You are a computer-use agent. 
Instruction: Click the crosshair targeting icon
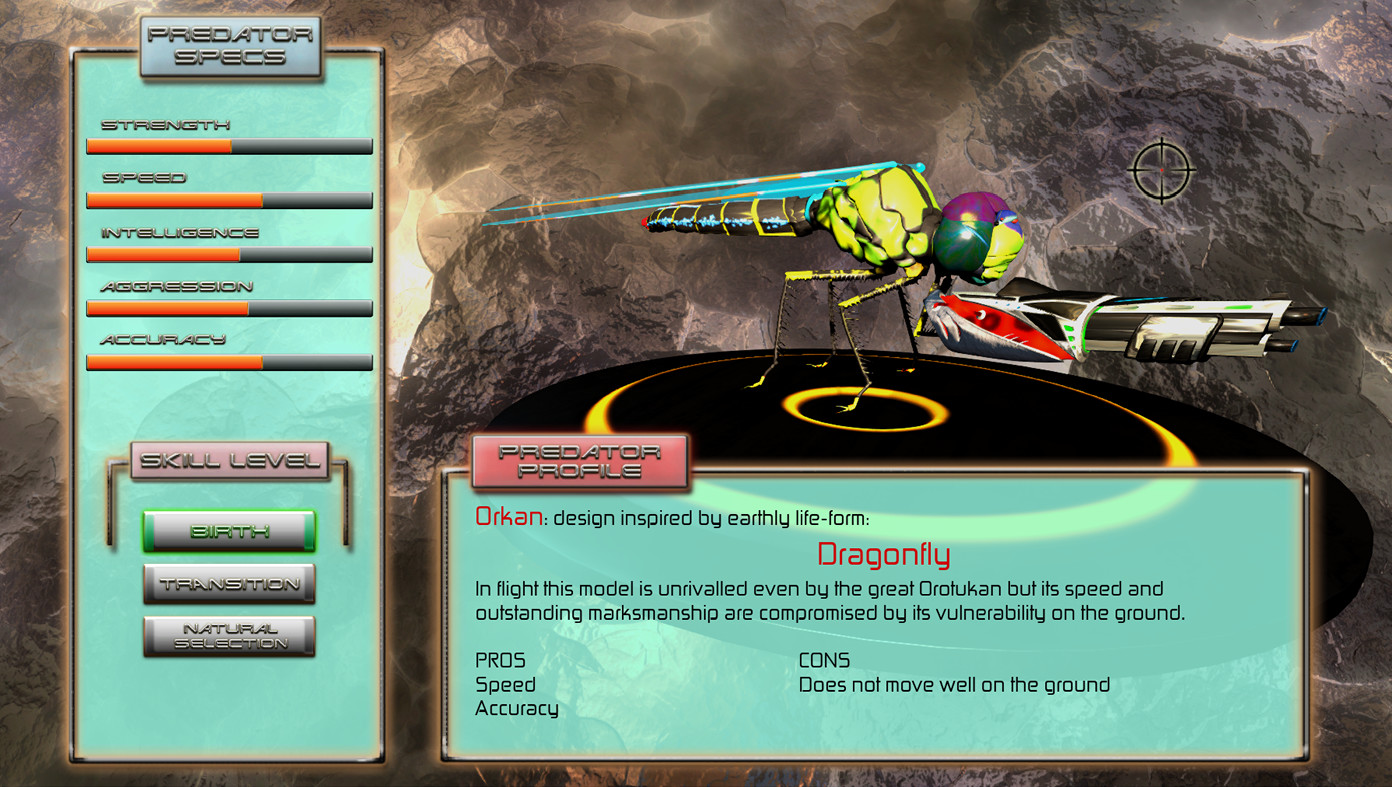pos(1160,172)
